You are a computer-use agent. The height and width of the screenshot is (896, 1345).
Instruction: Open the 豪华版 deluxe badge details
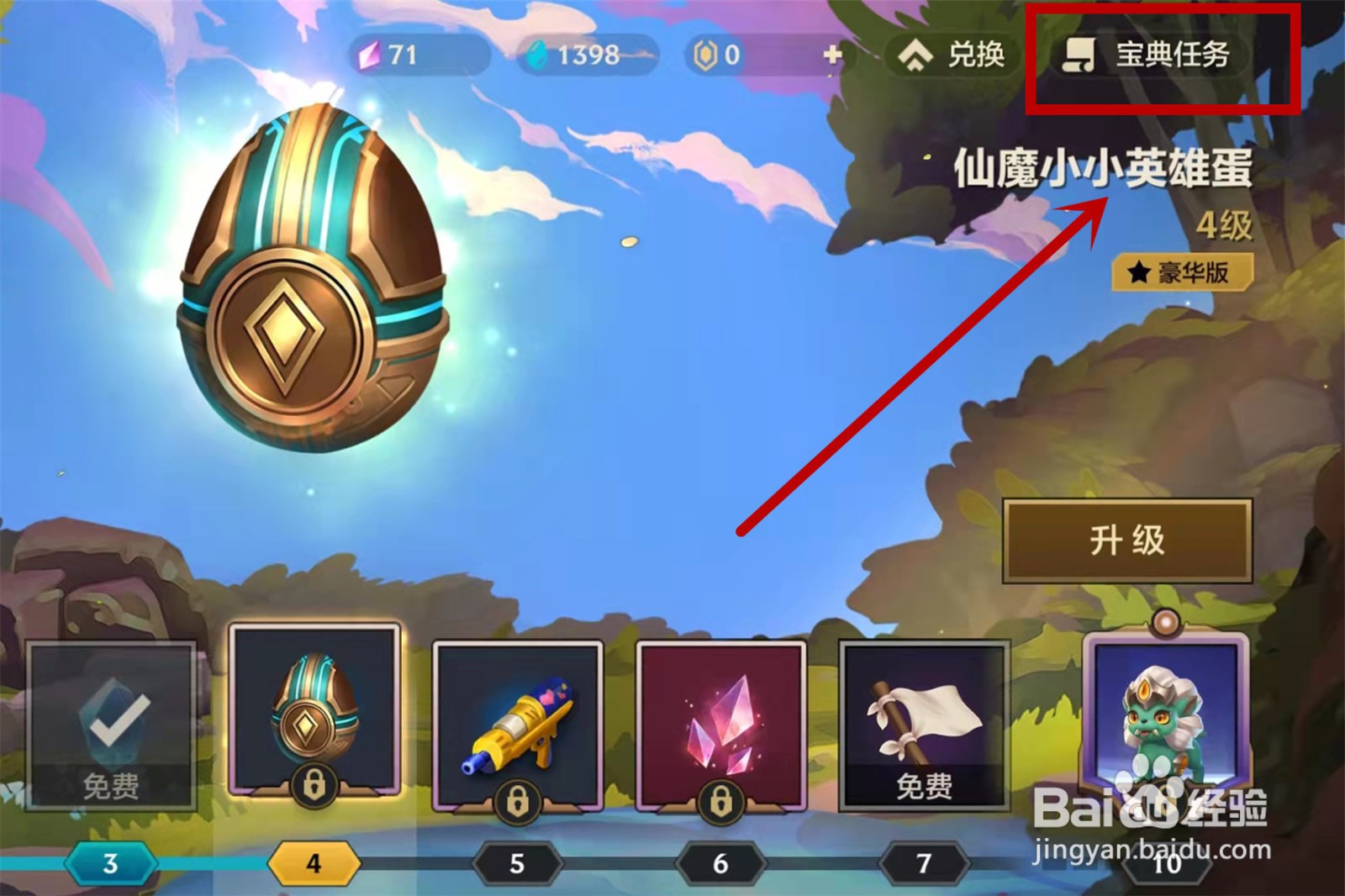tap(1181, 271)
